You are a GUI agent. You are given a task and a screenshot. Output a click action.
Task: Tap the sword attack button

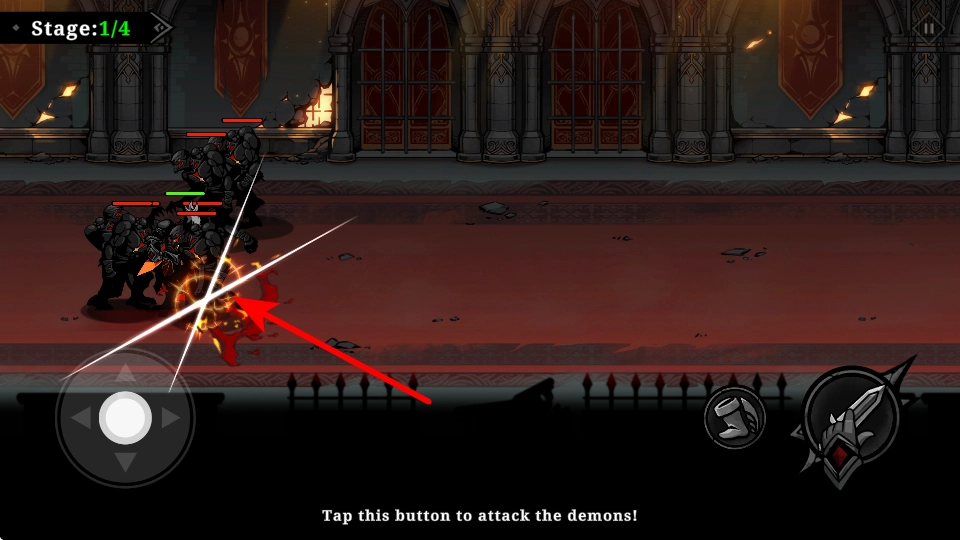[851, 424]
